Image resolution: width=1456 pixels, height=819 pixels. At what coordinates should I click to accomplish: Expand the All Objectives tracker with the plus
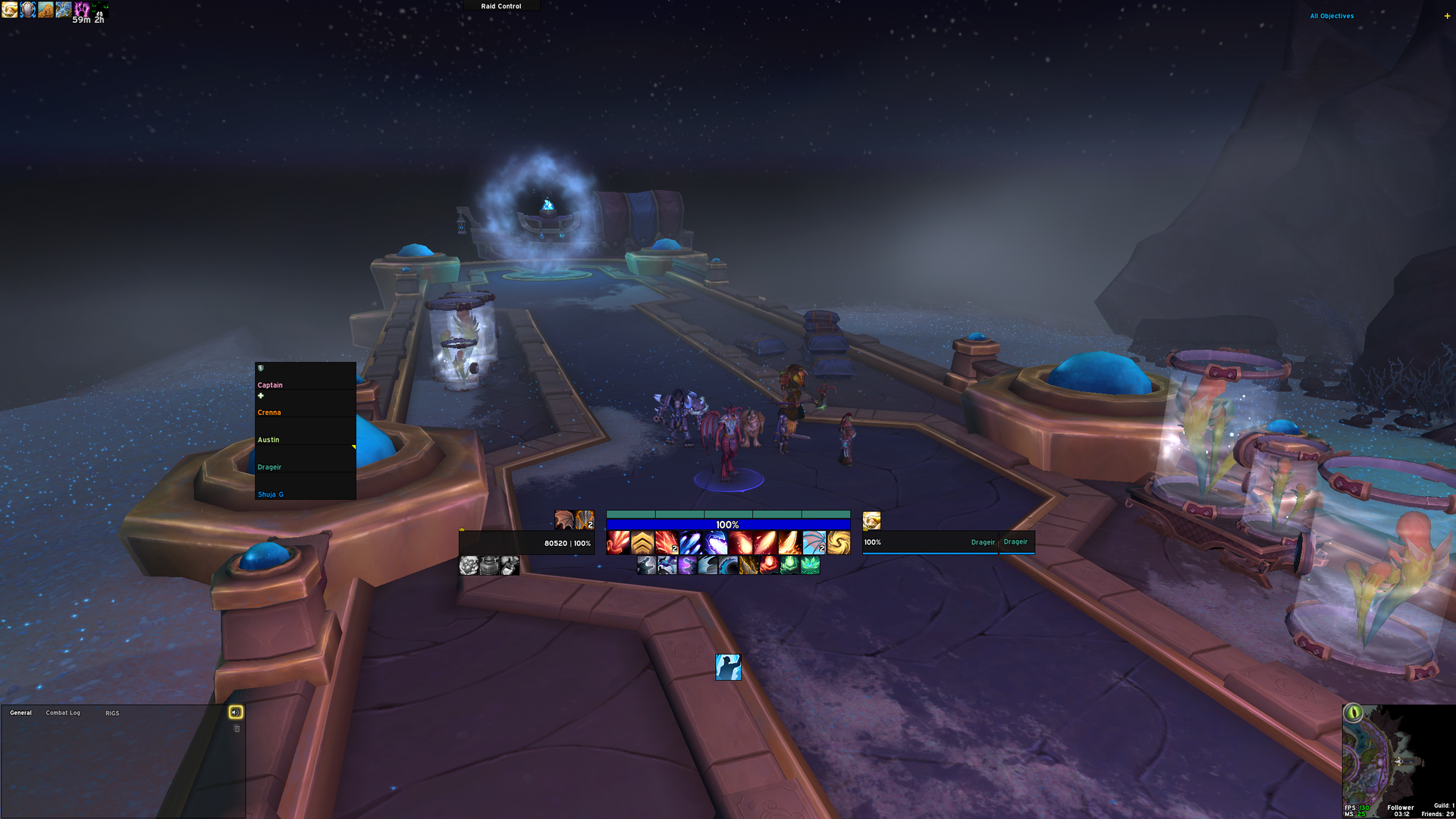(1447, 16)
